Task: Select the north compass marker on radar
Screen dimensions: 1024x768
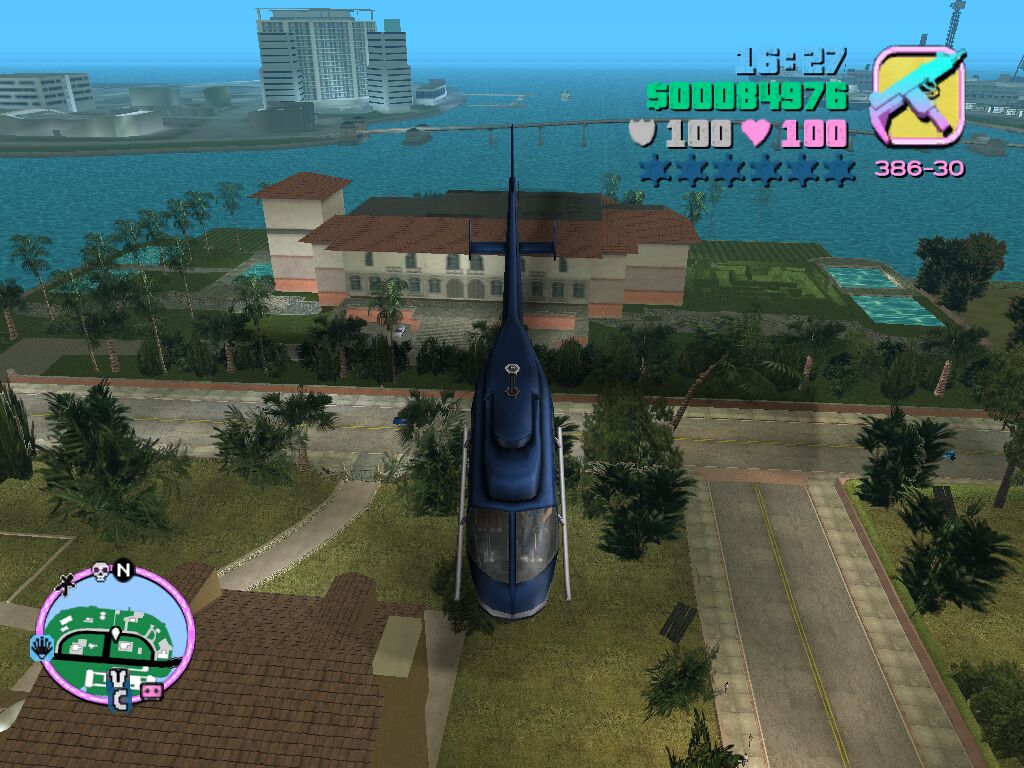Action: (124, 570)
